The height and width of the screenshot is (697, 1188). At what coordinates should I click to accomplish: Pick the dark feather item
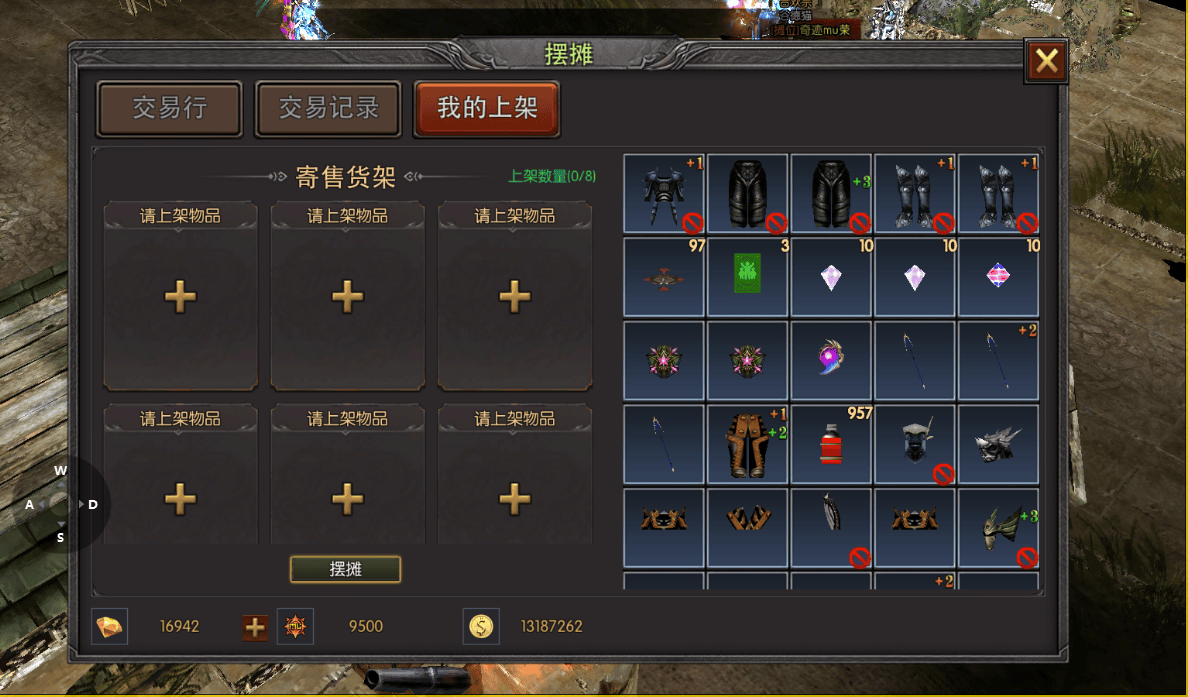click(831, 527)
